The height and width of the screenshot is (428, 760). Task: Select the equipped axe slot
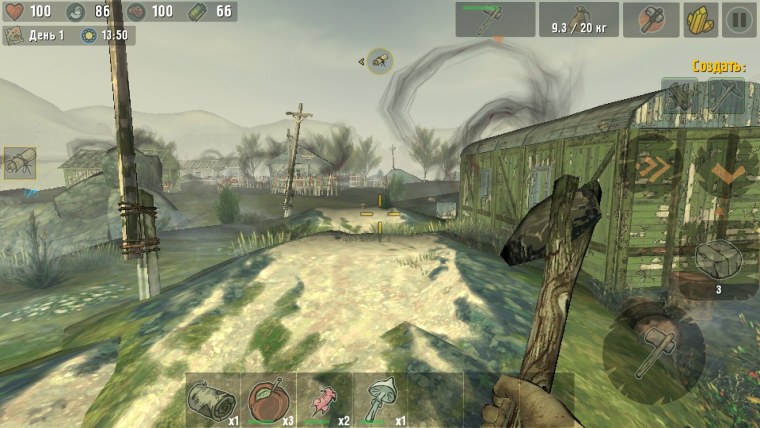[x=495, y=18]
